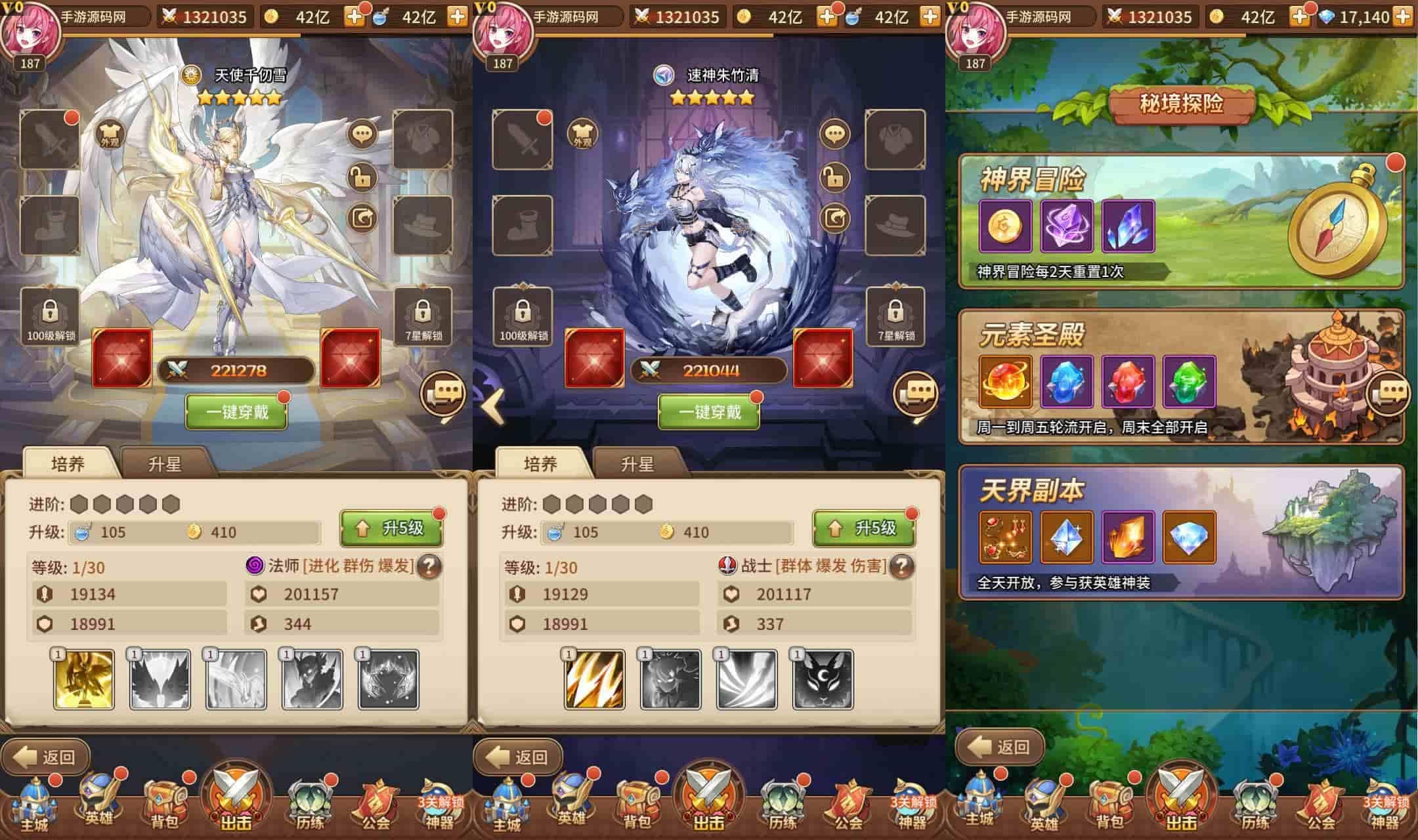
Task: Tap 一键穿戴 under 天使千仞雪
Action: (237, 412)
